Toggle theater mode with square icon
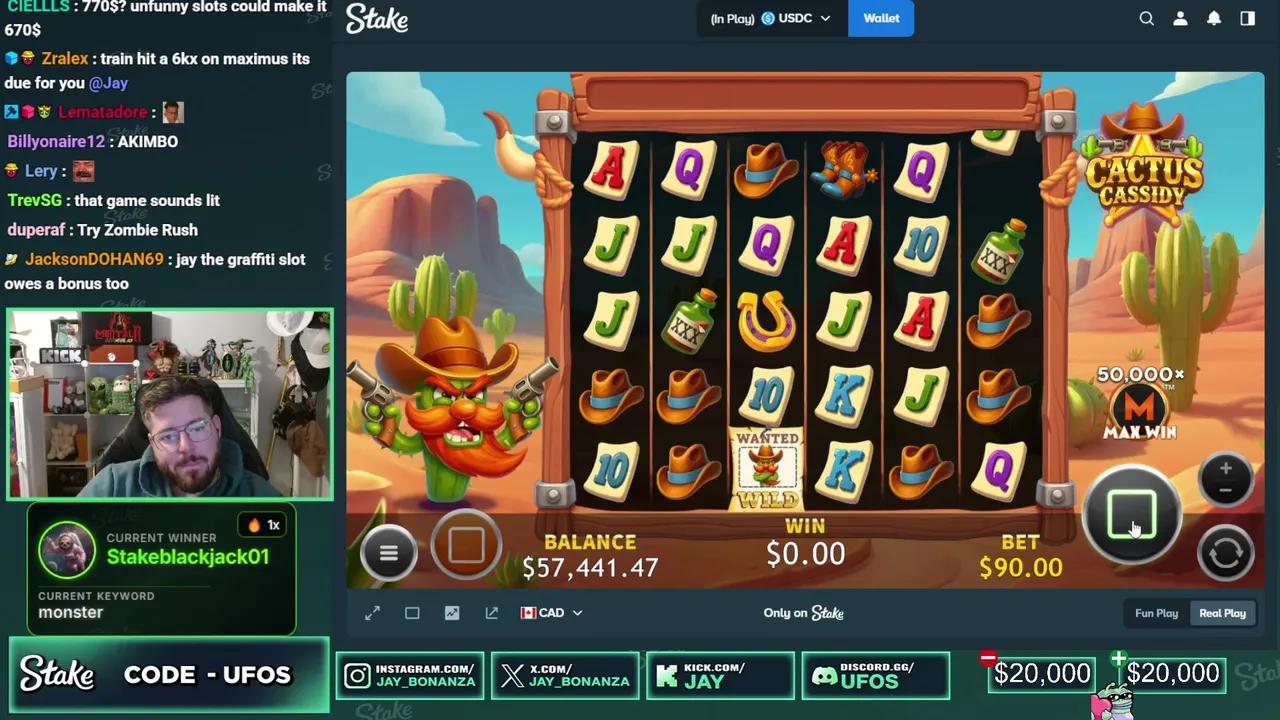This screenshot has width=1280, height=720. (x=412, y=613)
